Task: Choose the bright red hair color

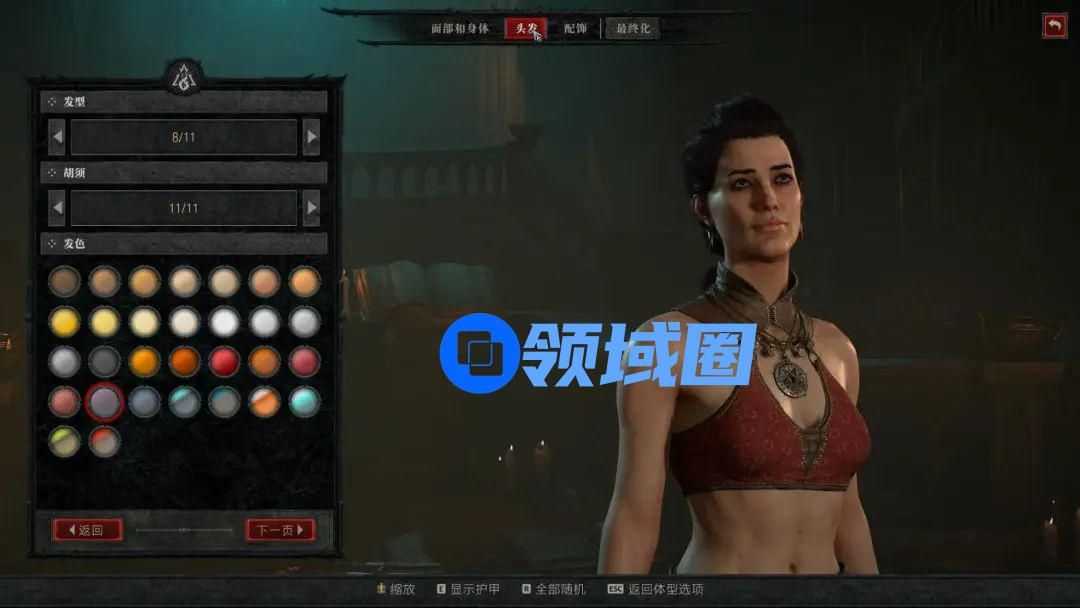Action: [x=224, y=361]
